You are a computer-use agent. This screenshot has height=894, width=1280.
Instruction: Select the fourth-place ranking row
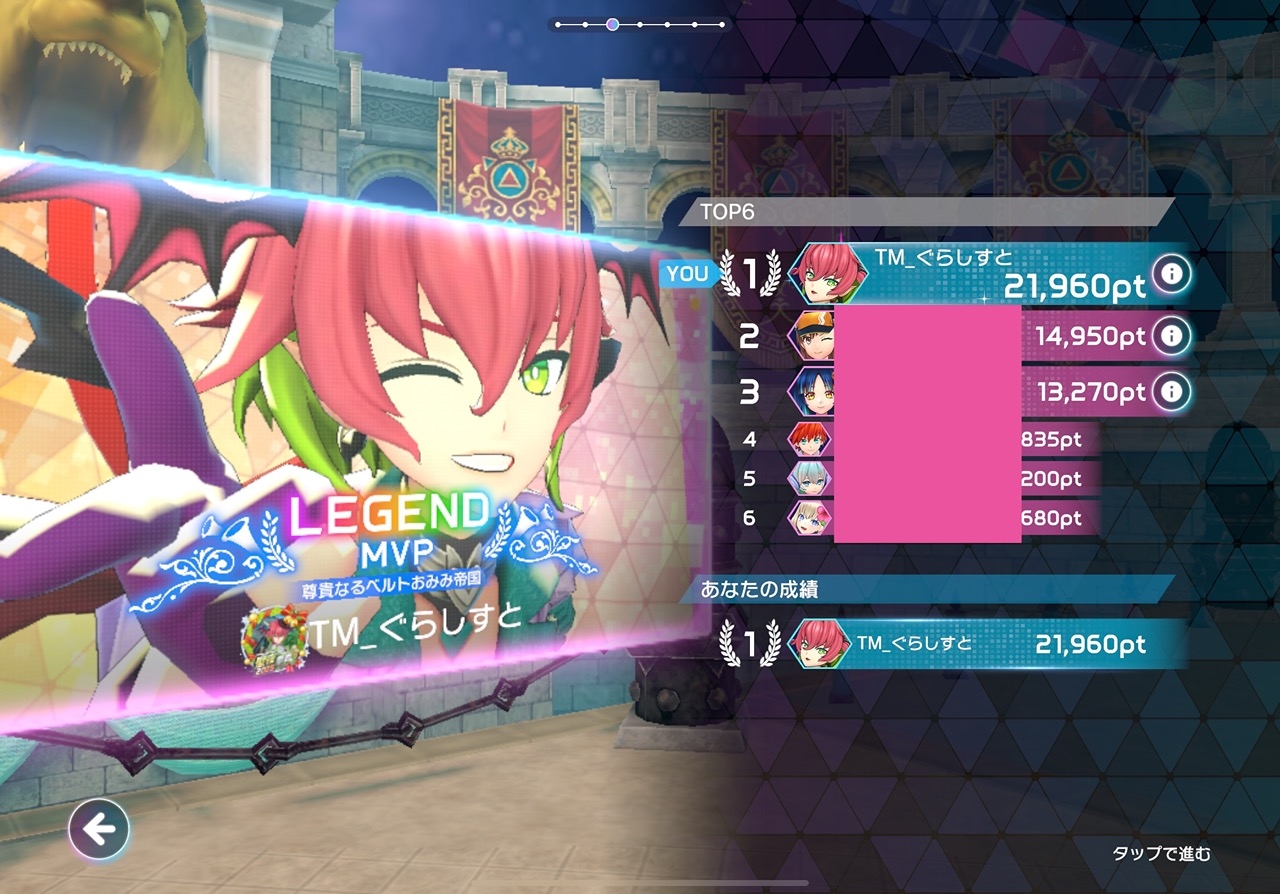[x=920, y=438]
